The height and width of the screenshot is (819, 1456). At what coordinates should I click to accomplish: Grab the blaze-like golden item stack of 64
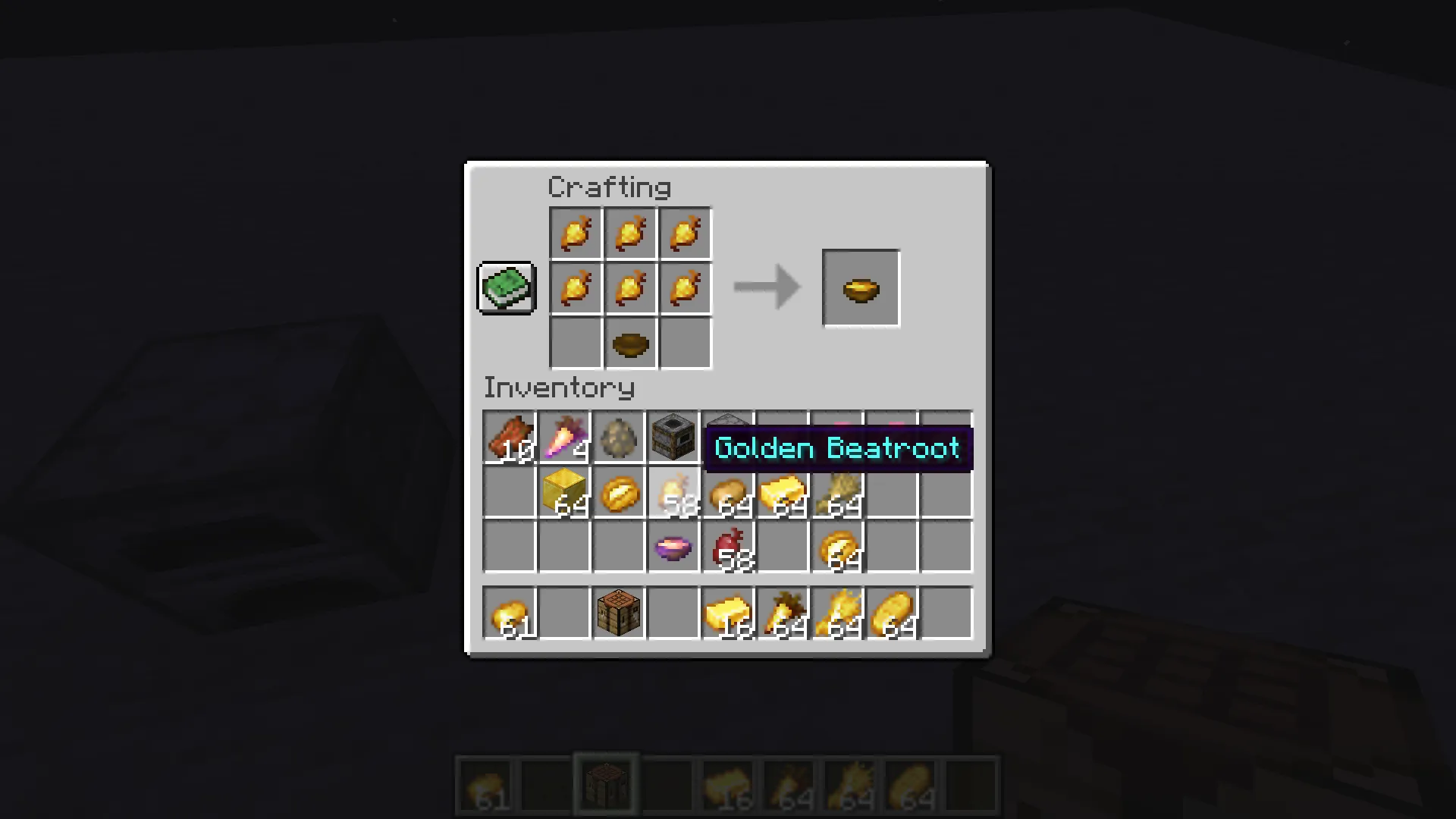point(836,614)
